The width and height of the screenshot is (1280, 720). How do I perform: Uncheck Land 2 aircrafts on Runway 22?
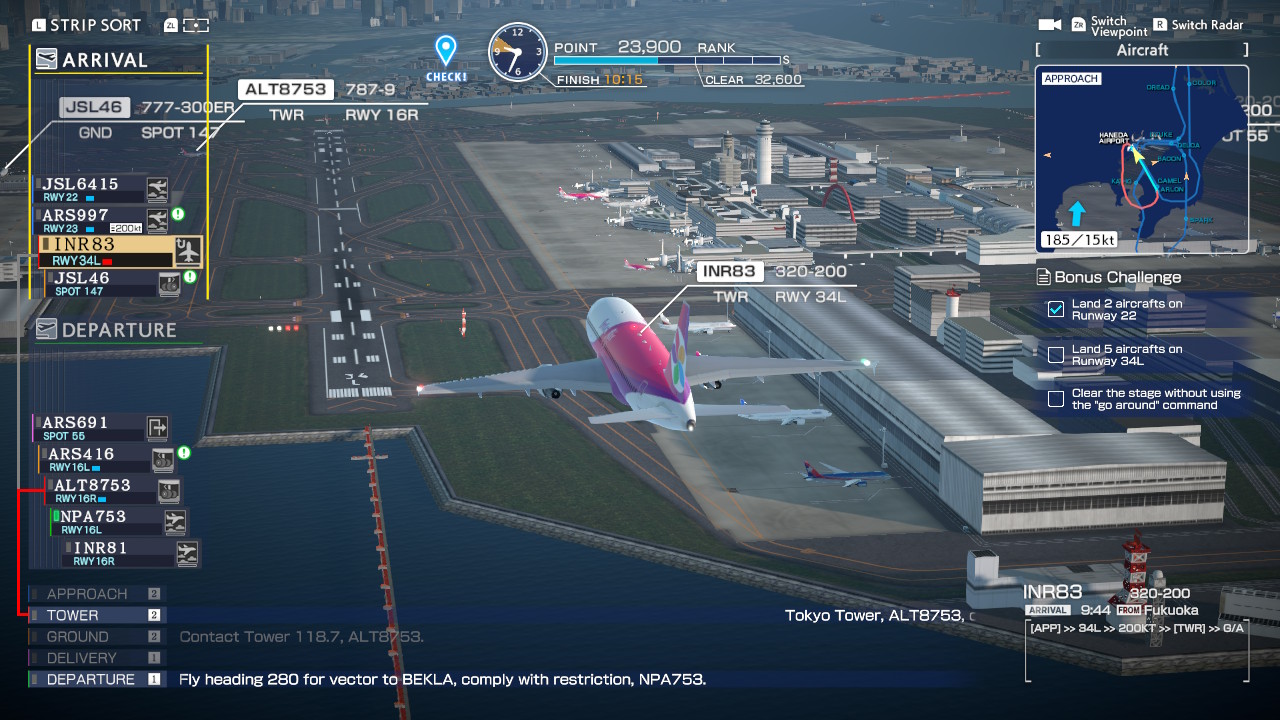[1056, 310]
